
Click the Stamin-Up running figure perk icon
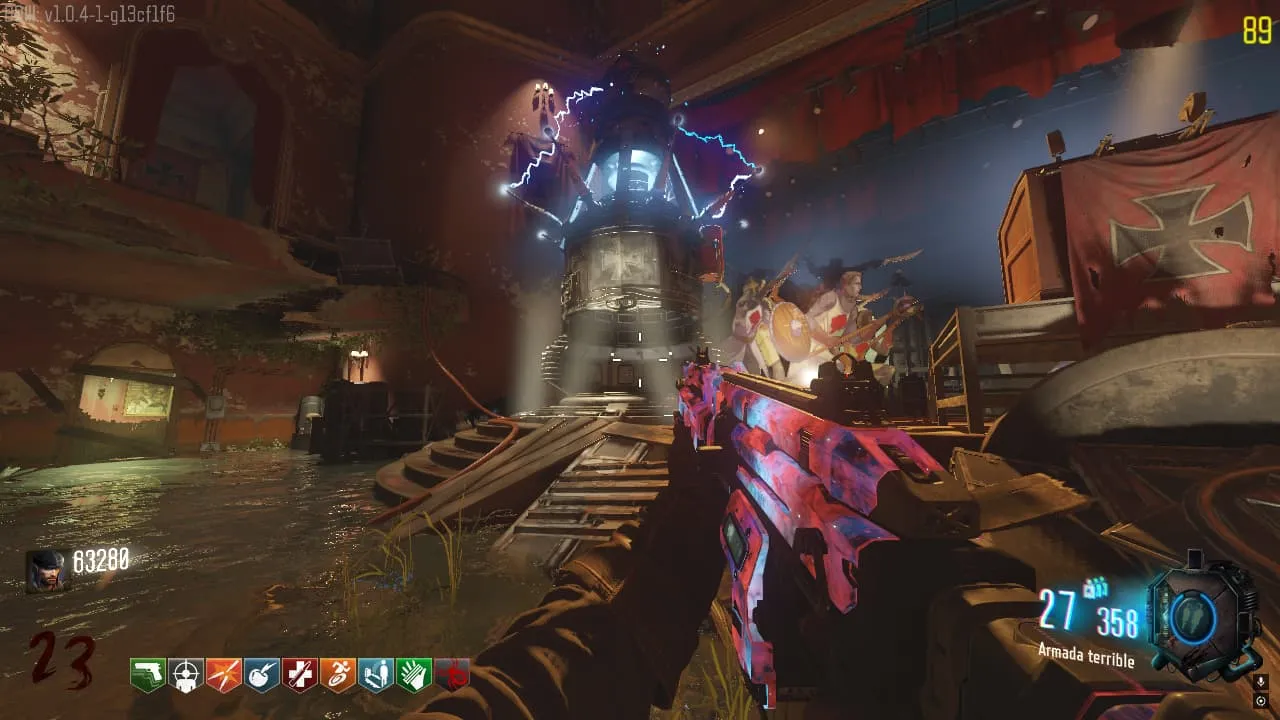338,675
